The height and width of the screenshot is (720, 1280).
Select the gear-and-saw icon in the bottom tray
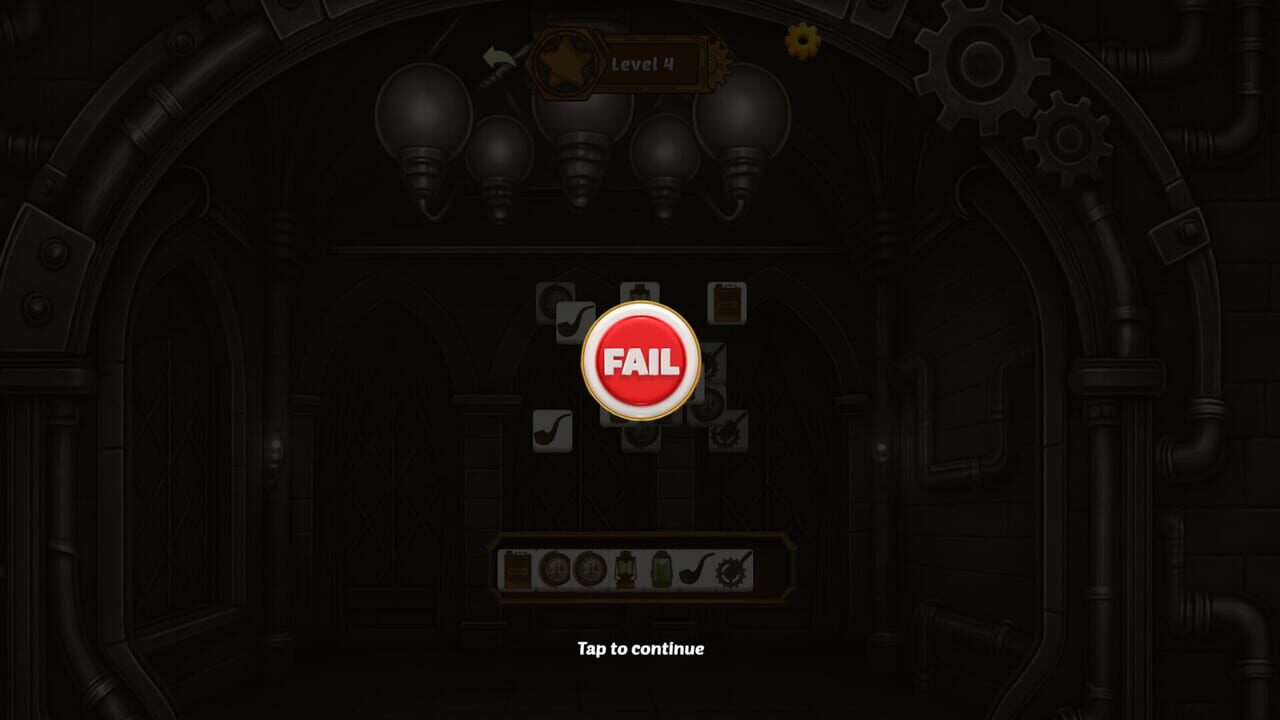[x=730, y=569]
